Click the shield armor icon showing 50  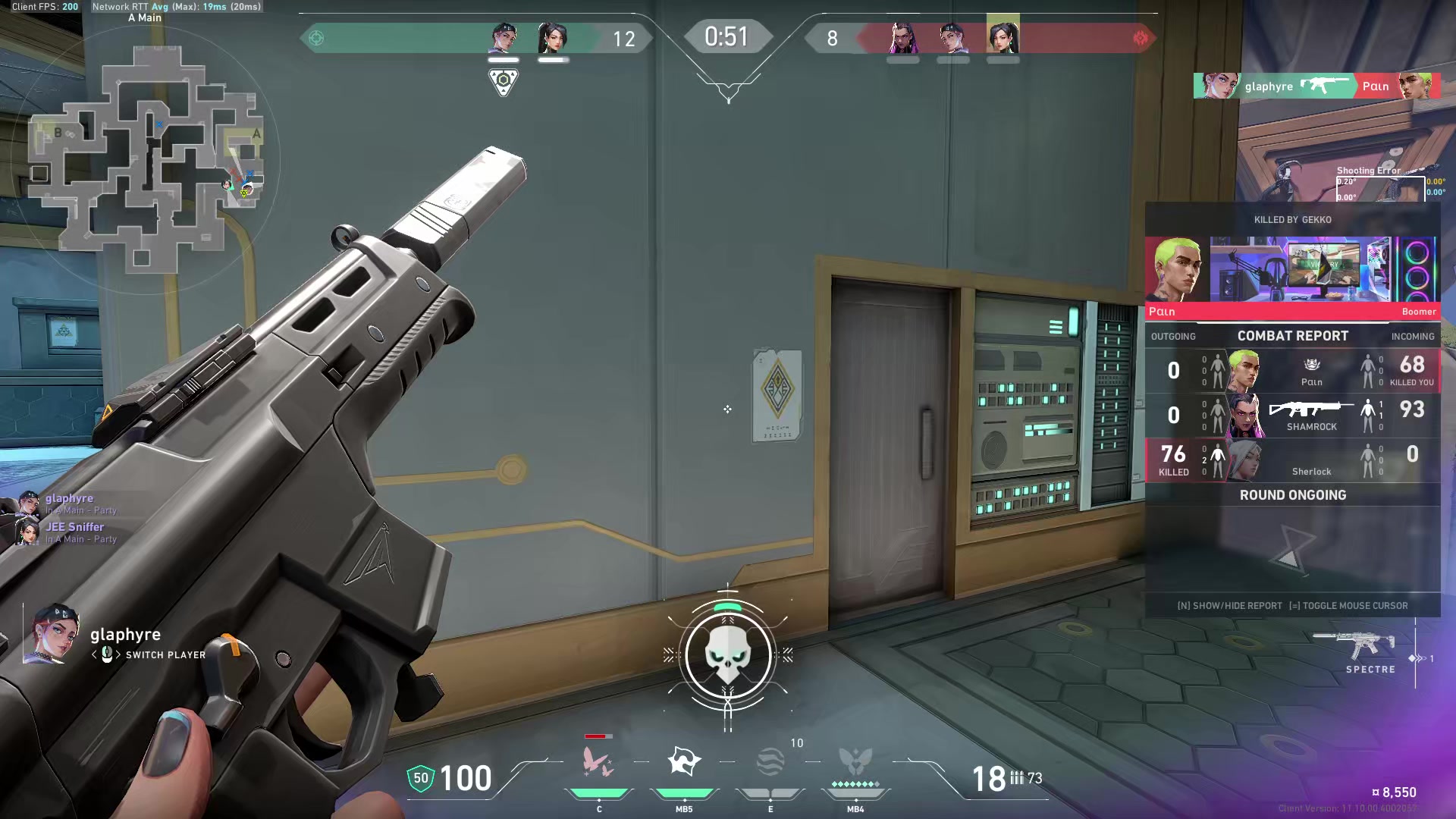(x=421, y=778)
